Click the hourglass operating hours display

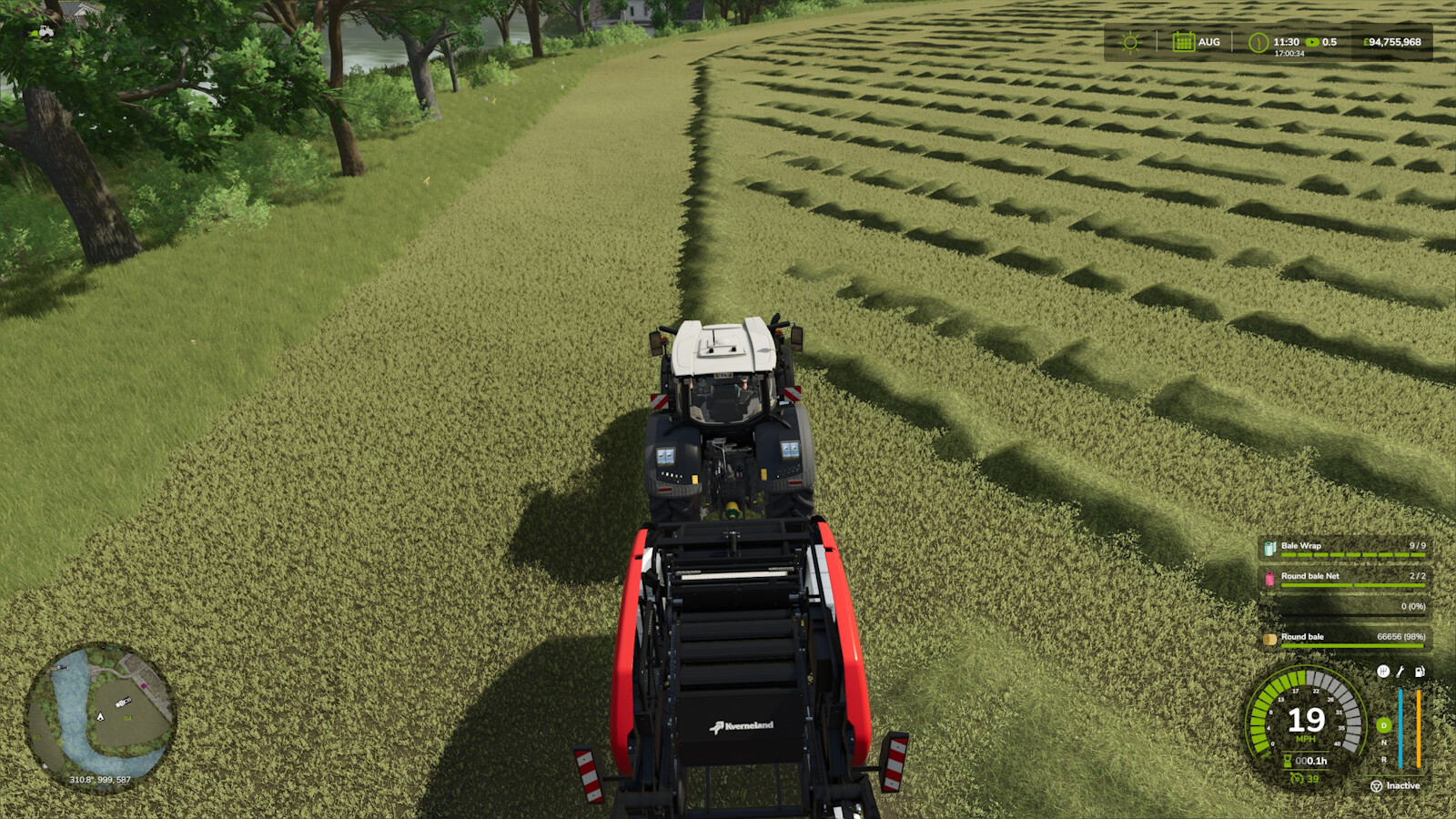(x=1287, y=762)
